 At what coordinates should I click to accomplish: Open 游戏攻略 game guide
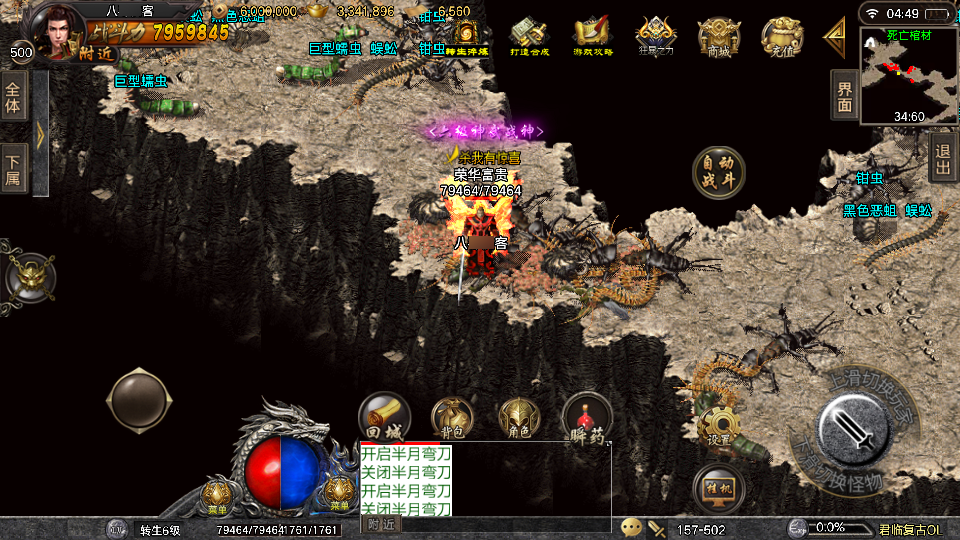point(593,37)
